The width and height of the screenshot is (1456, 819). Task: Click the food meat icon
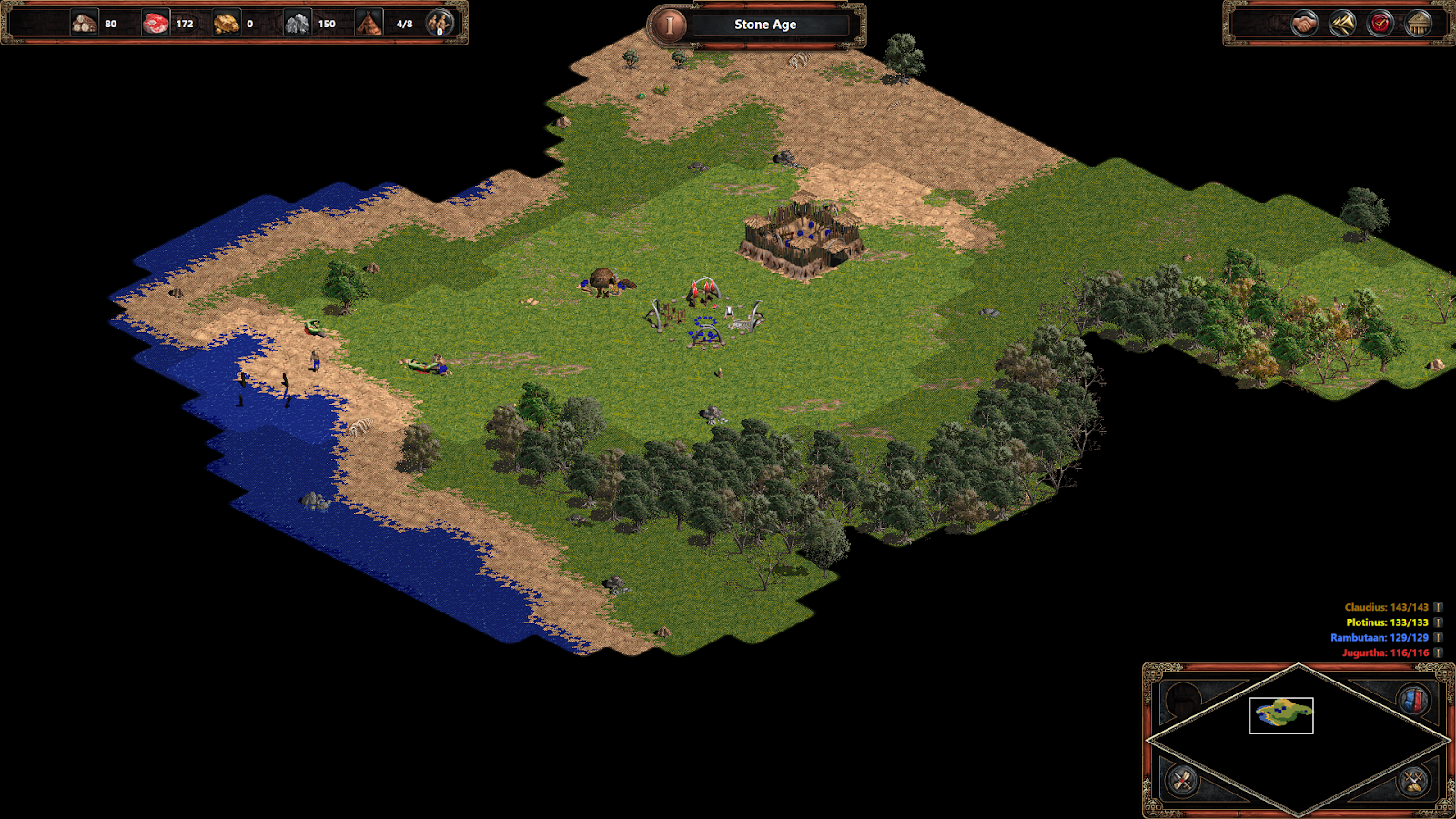tap(155, 24)
